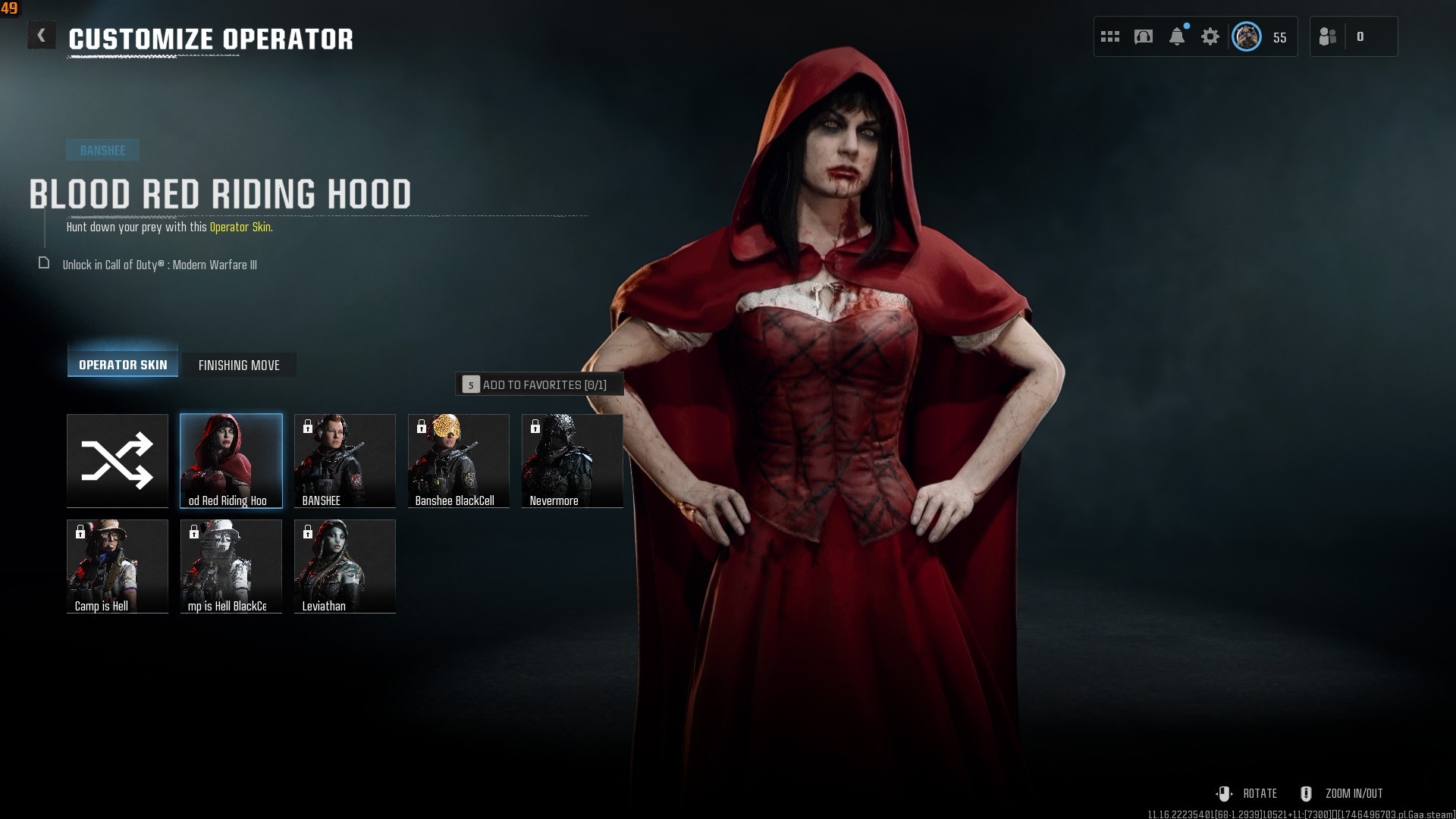Pick the locked BANSHEE skin tile
Viewport: 1456px width, 819px height.
point(345,460)
